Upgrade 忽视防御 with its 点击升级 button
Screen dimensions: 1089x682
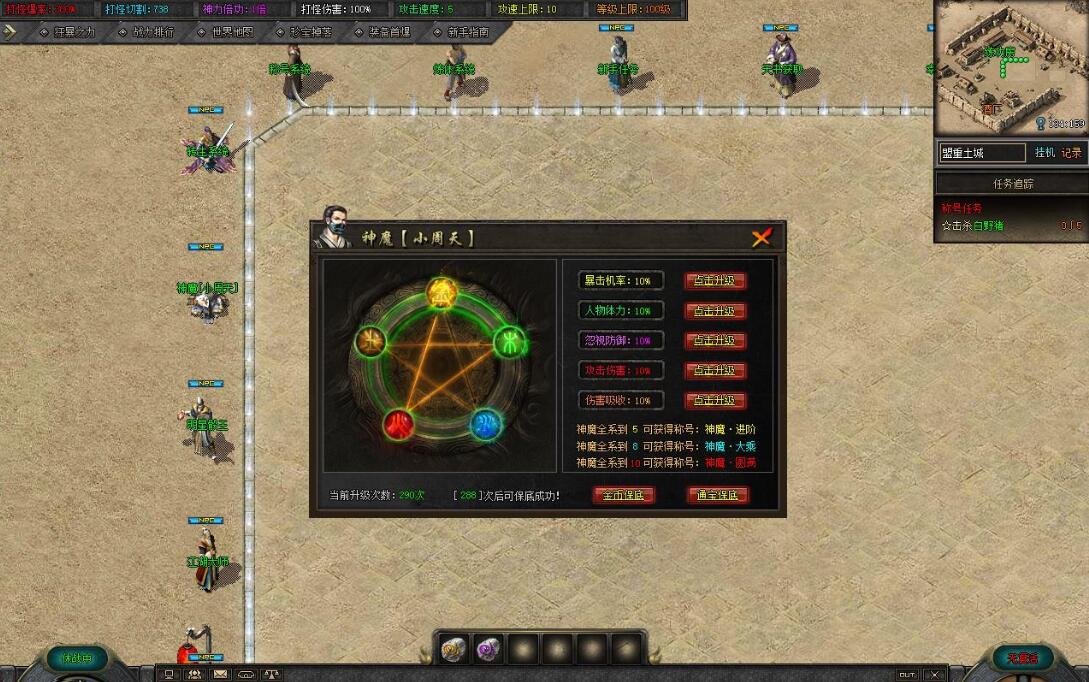[715, 341]
